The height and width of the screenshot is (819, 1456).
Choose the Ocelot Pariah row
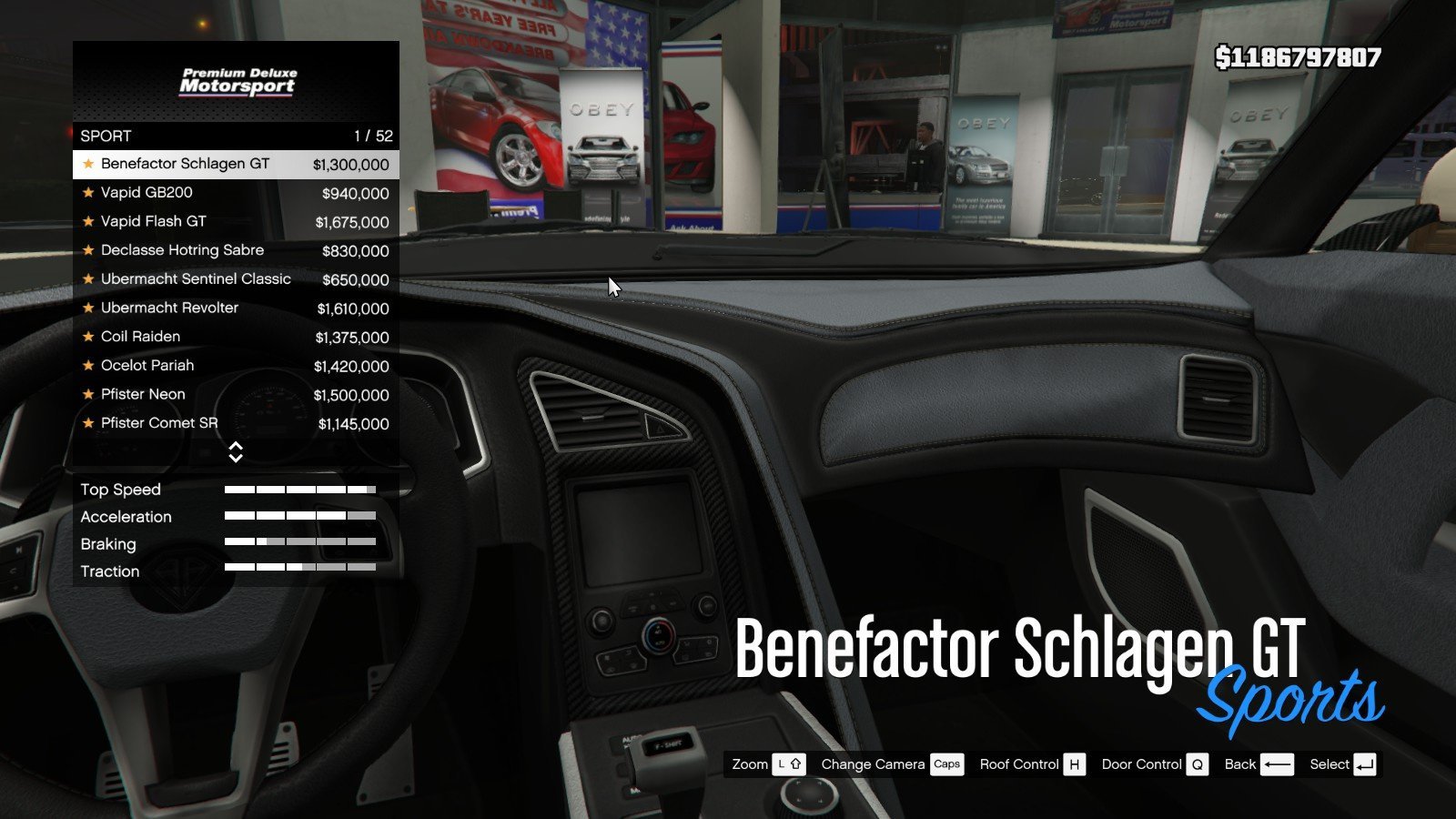tap(235, 366)
